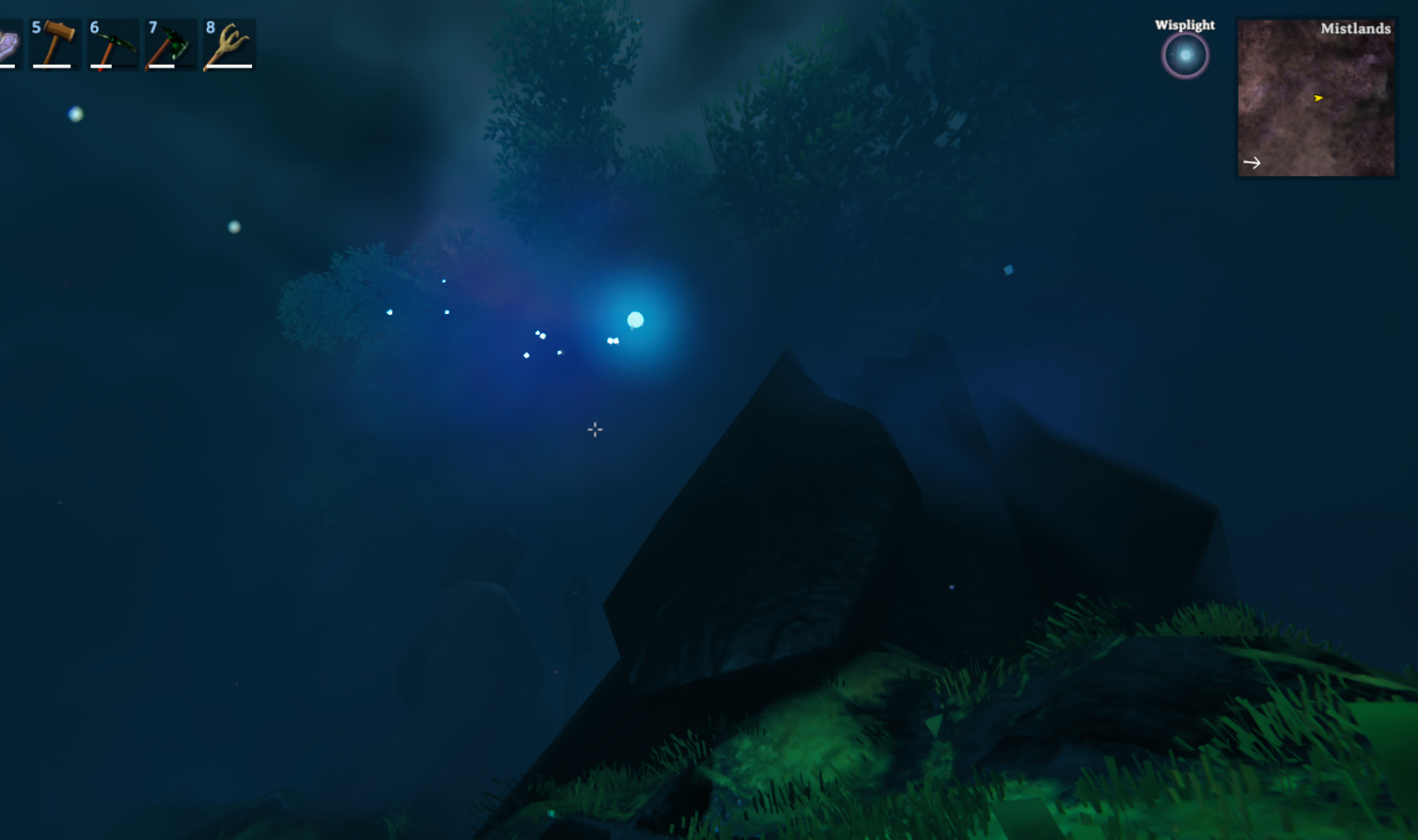Click the crosshair at screen center
Image resolution: width=1418 pixels, height=840 pixels.
coord(595,430)
